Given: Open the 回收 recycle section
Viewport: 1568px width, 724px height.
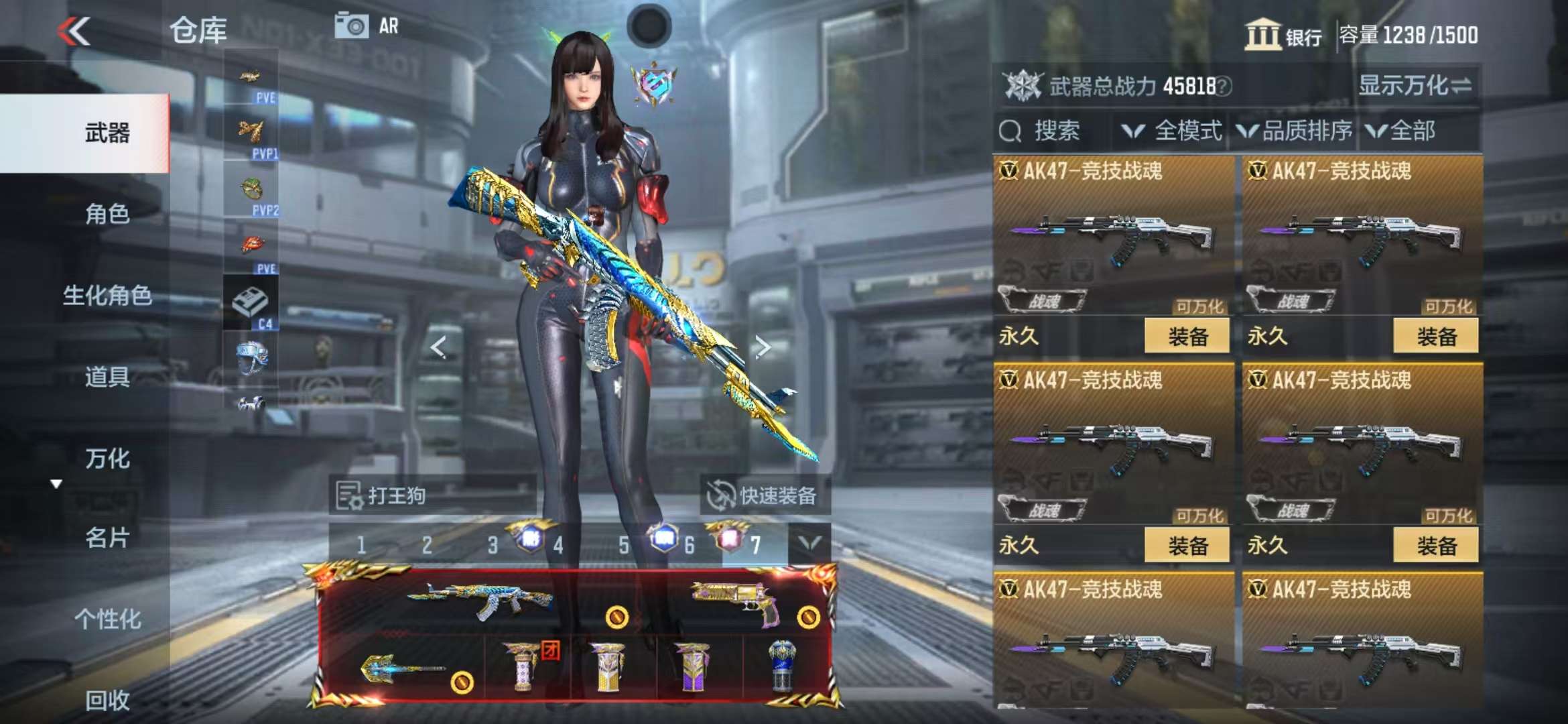Looking at the screenshot, I should pyautogui.click(x=107, y=700).
